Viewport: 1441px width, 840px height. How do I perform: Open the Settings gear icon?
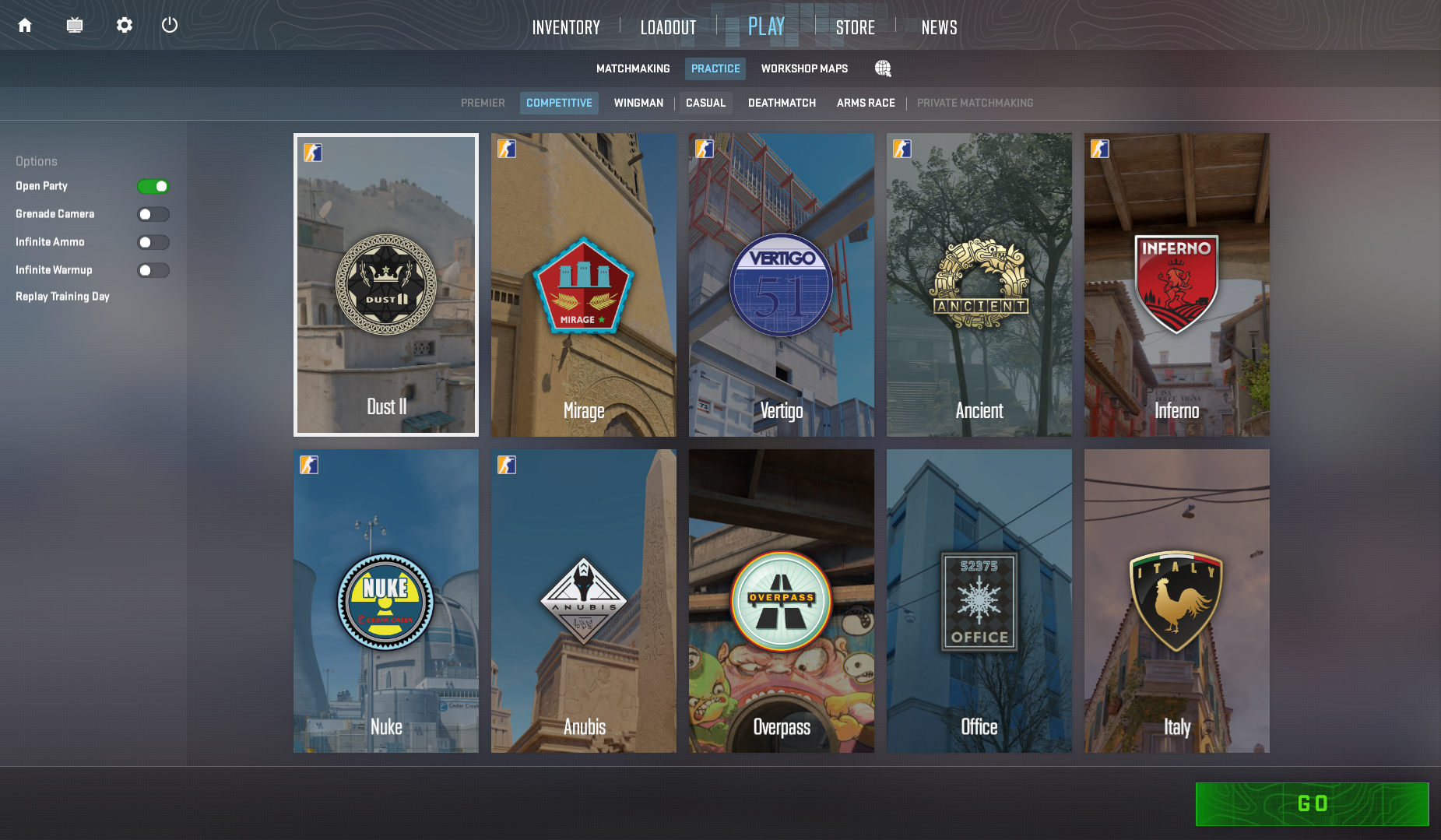coord(124,25)
